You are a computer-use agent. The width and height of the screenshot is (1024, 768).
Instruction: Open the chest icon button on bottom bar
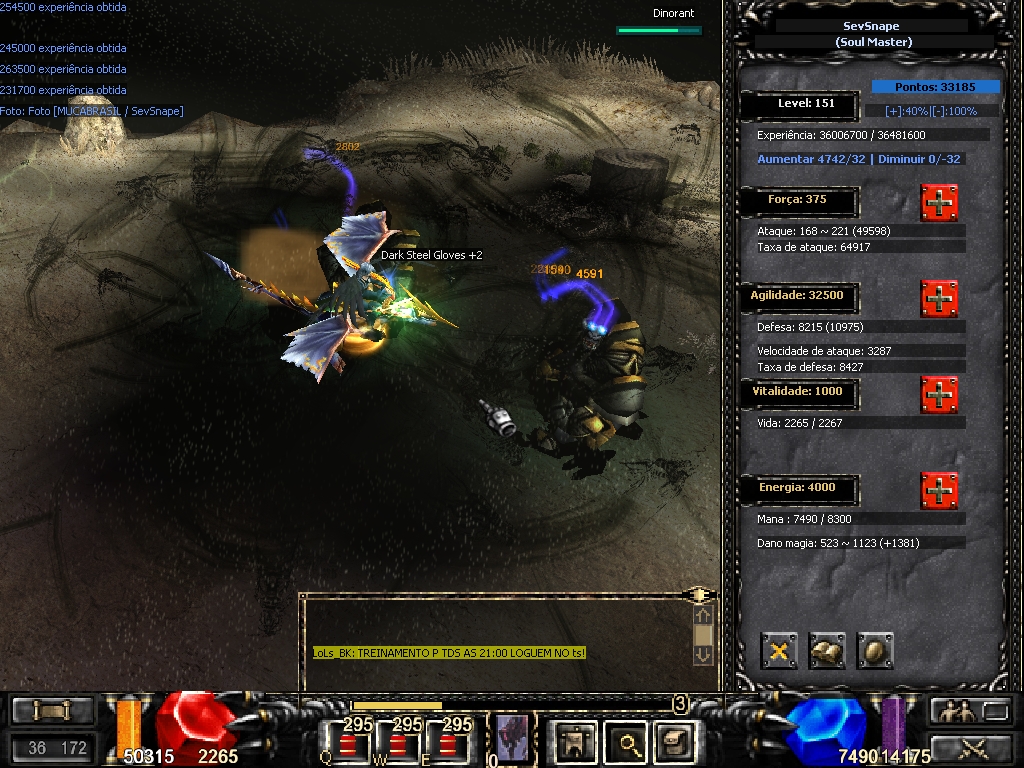(674, 741)
